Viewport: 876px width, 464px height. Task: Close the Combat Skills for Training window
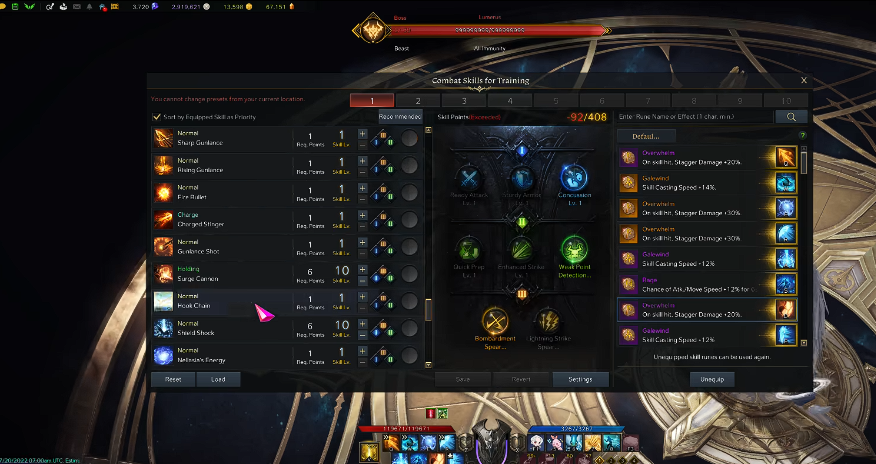[x=804, y=80]
